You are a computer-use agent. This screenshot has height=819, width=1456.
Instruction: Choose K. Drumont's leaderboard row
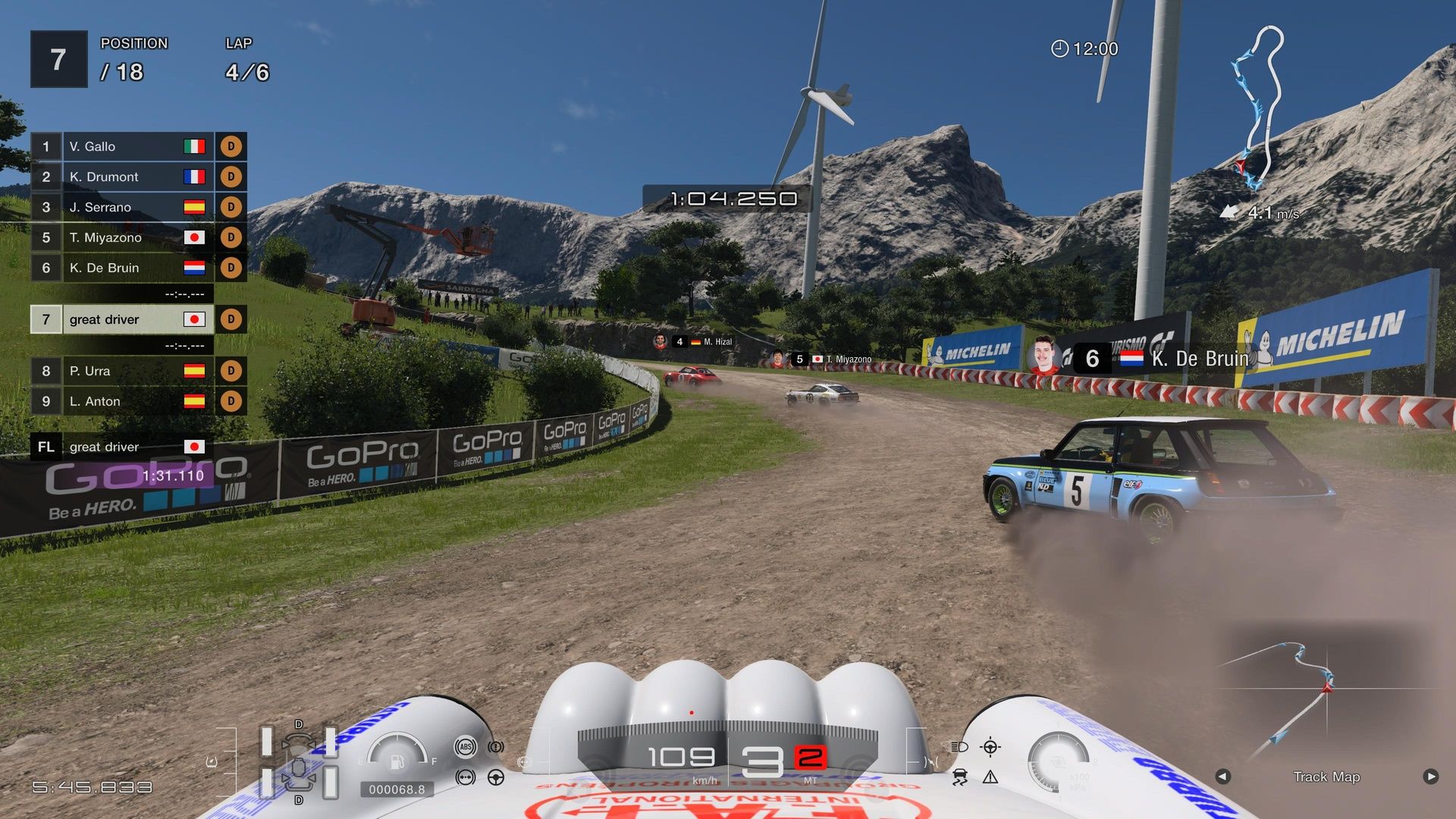123,177
